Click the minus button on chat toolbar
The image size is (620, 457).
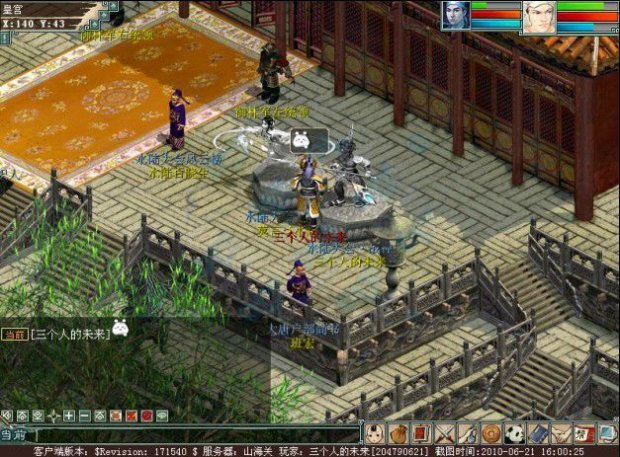tap(85, 415)
